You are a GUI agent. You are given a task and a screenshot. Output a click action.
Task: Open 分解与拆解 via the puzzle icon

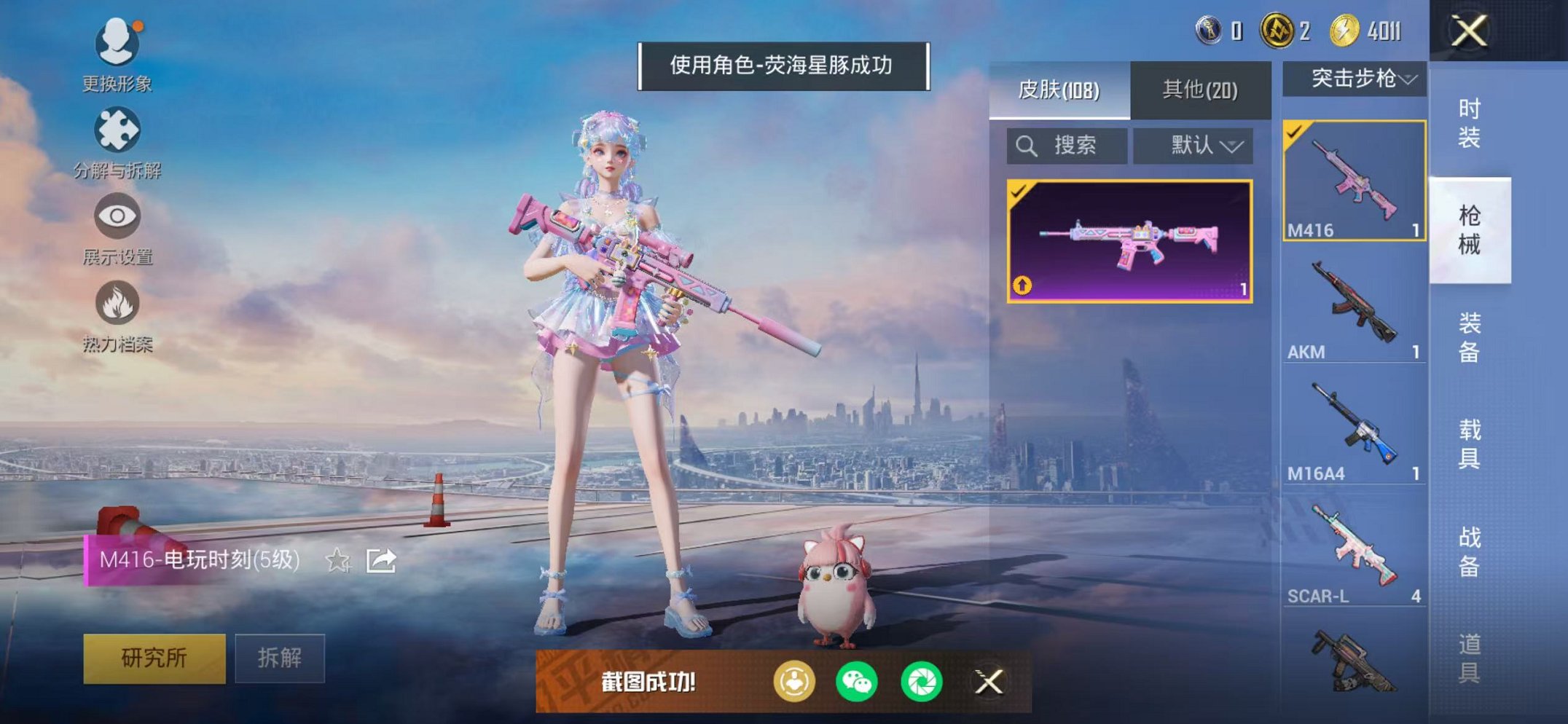[117, 131]
